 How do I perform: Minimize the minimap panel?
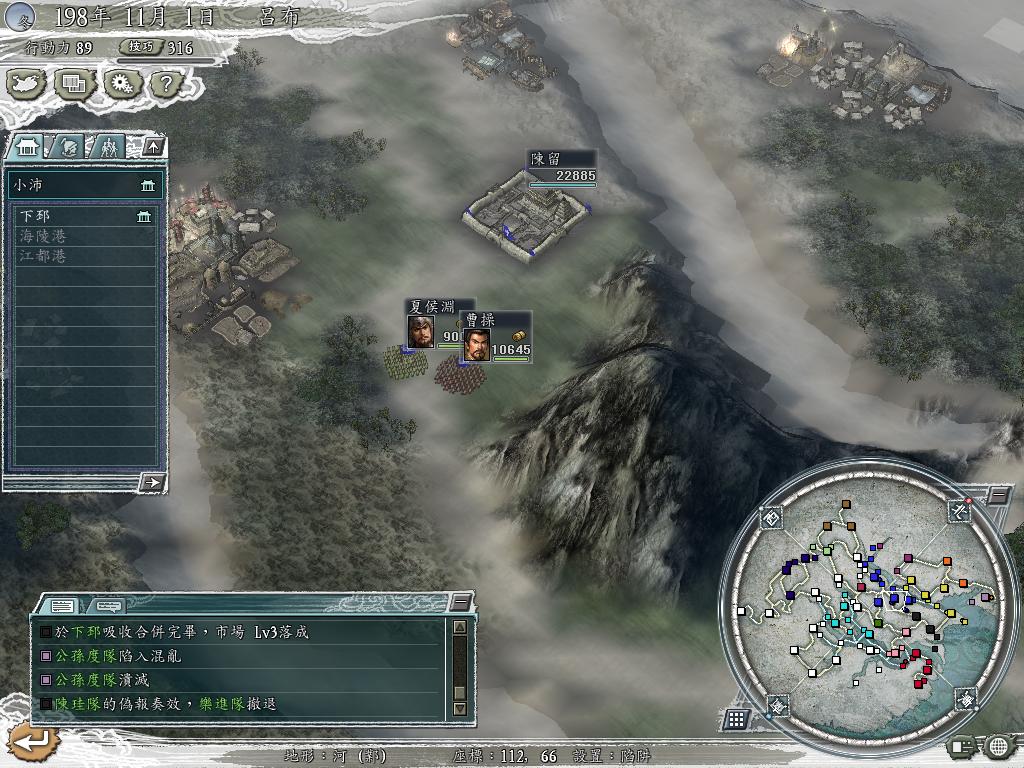point(999,496)
